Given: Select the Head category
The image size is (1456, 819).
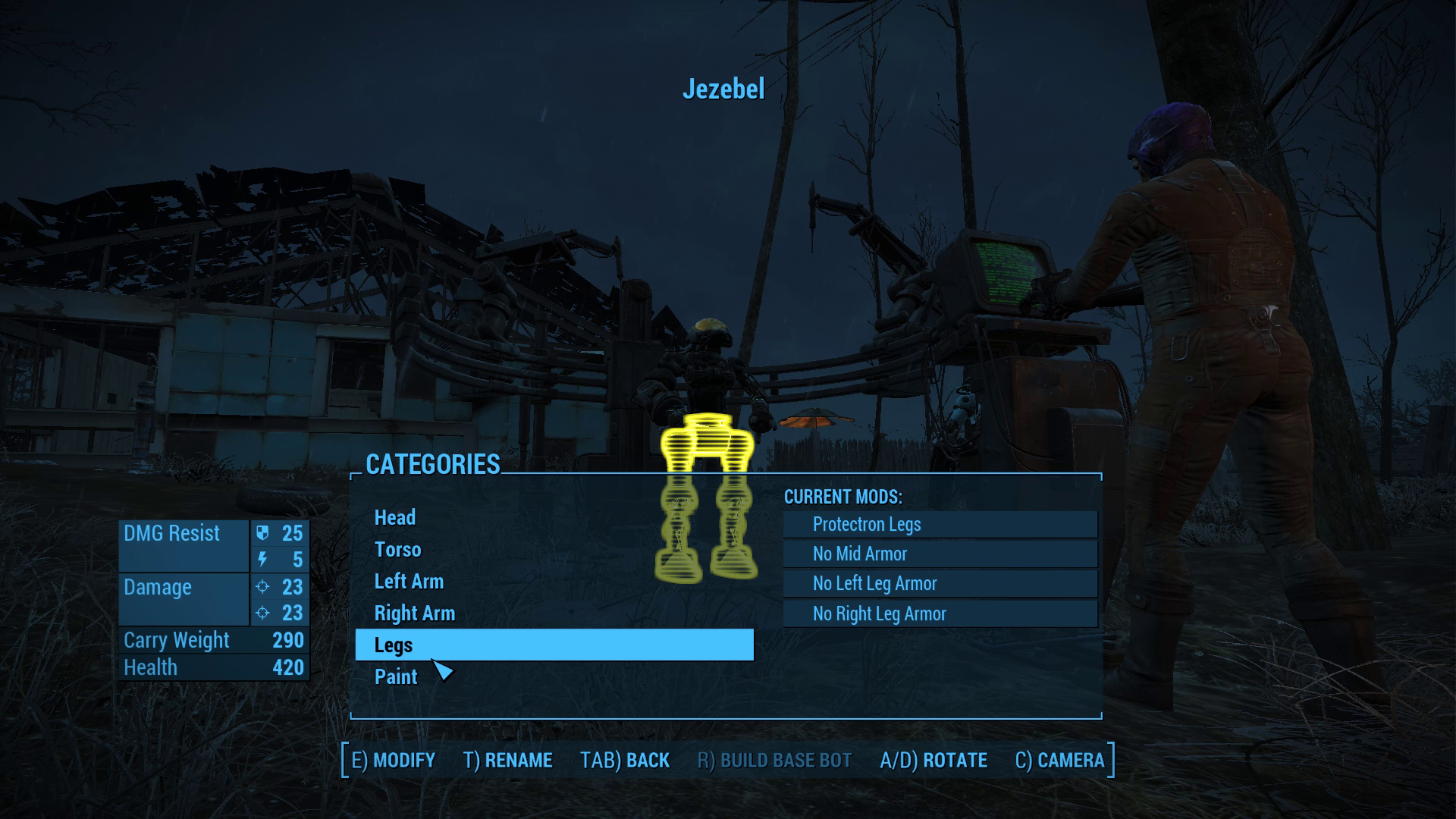Looking at the screenshot, I should [x=395, y=518].
